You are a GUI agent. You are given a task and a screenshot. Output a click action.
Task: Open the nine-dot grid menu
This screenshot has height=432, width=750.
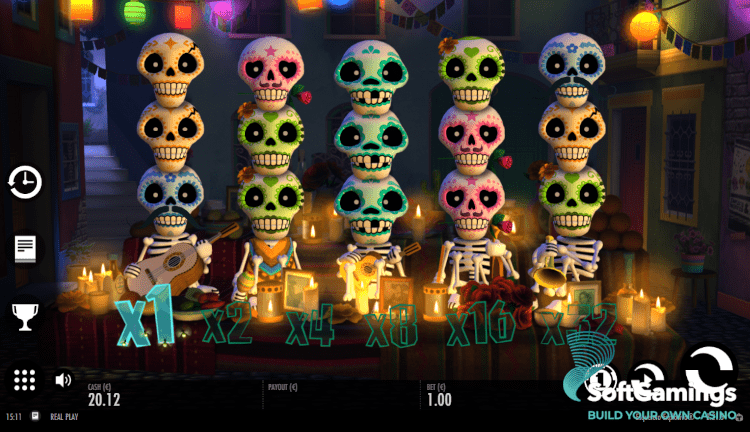tap(25, 380)
